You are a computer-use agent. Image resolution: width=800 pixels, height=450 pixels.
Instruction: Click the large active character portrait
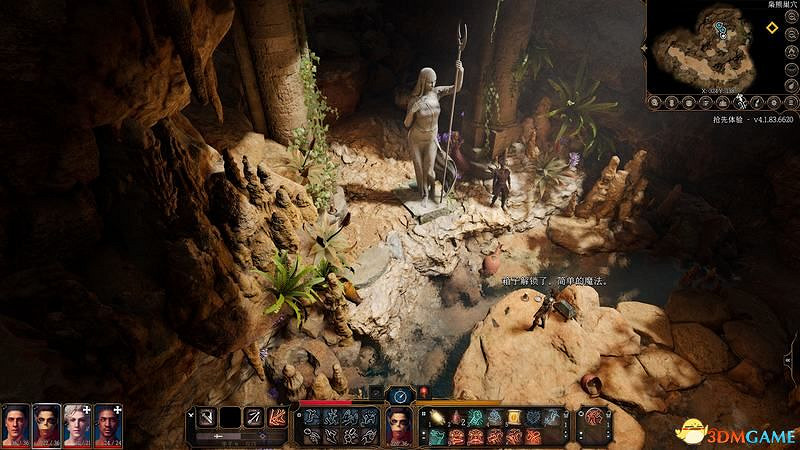[400, 426]
